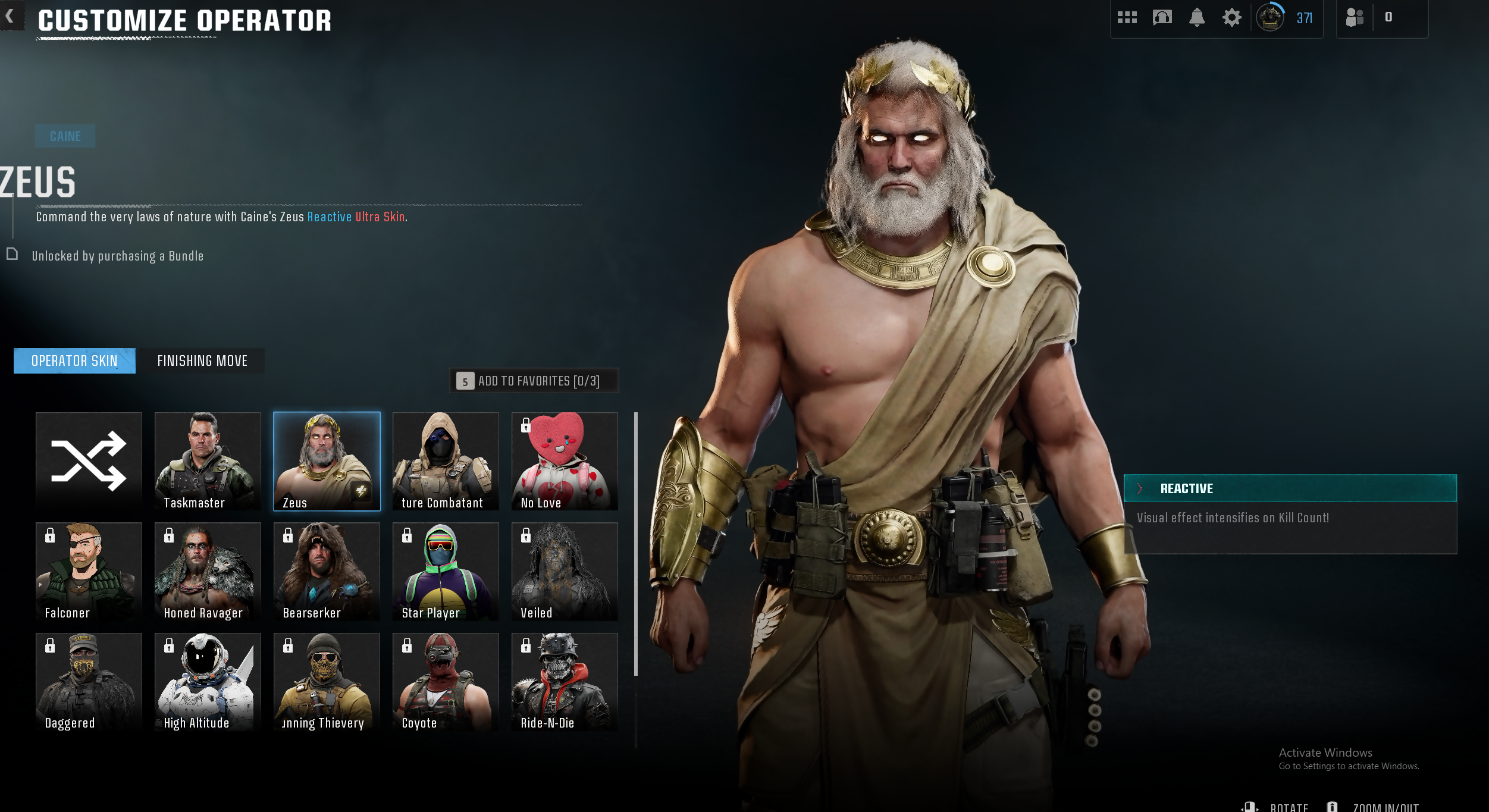Choose the Veiled skin tile
The image size is (1489, 812).
565,571
